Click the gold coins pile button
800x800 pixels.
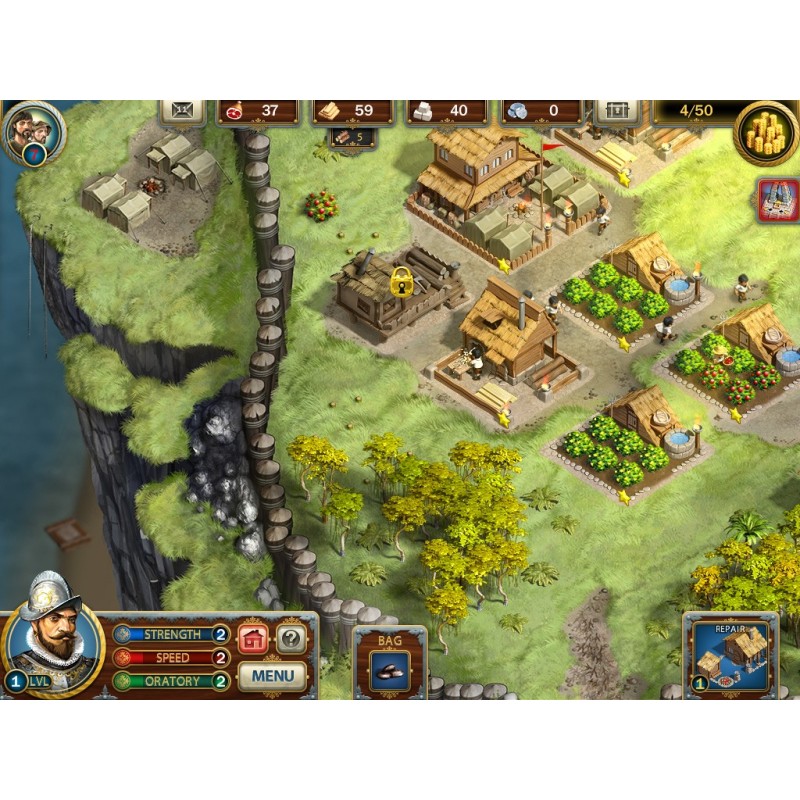766,132
